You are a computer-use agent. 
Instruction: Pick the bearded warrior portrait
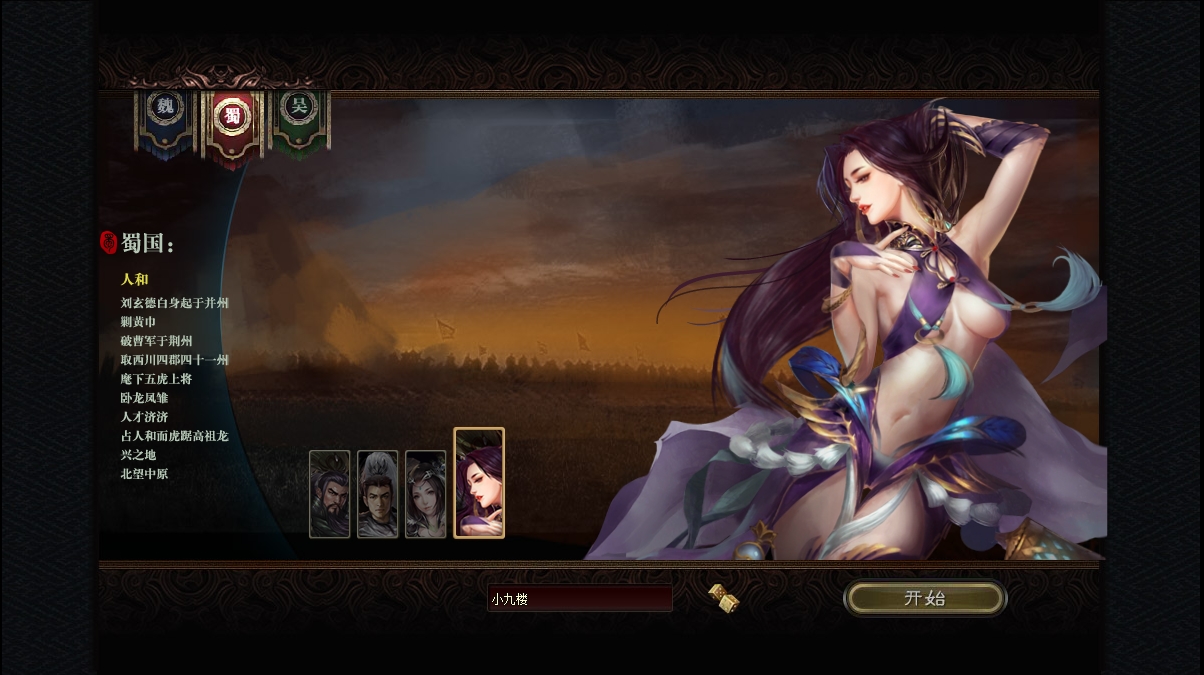click(330, 494)
